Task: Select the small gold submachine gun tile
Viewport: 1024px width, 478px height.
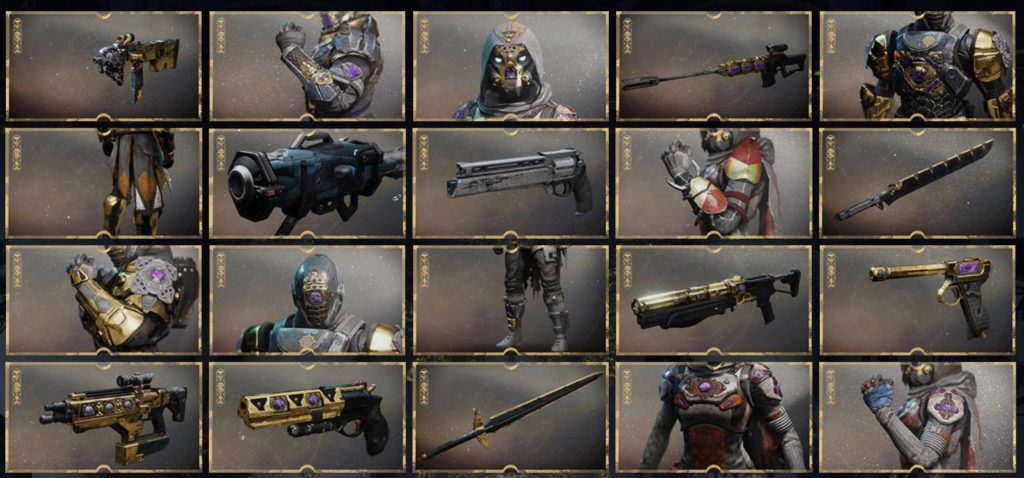Action: 104,66
